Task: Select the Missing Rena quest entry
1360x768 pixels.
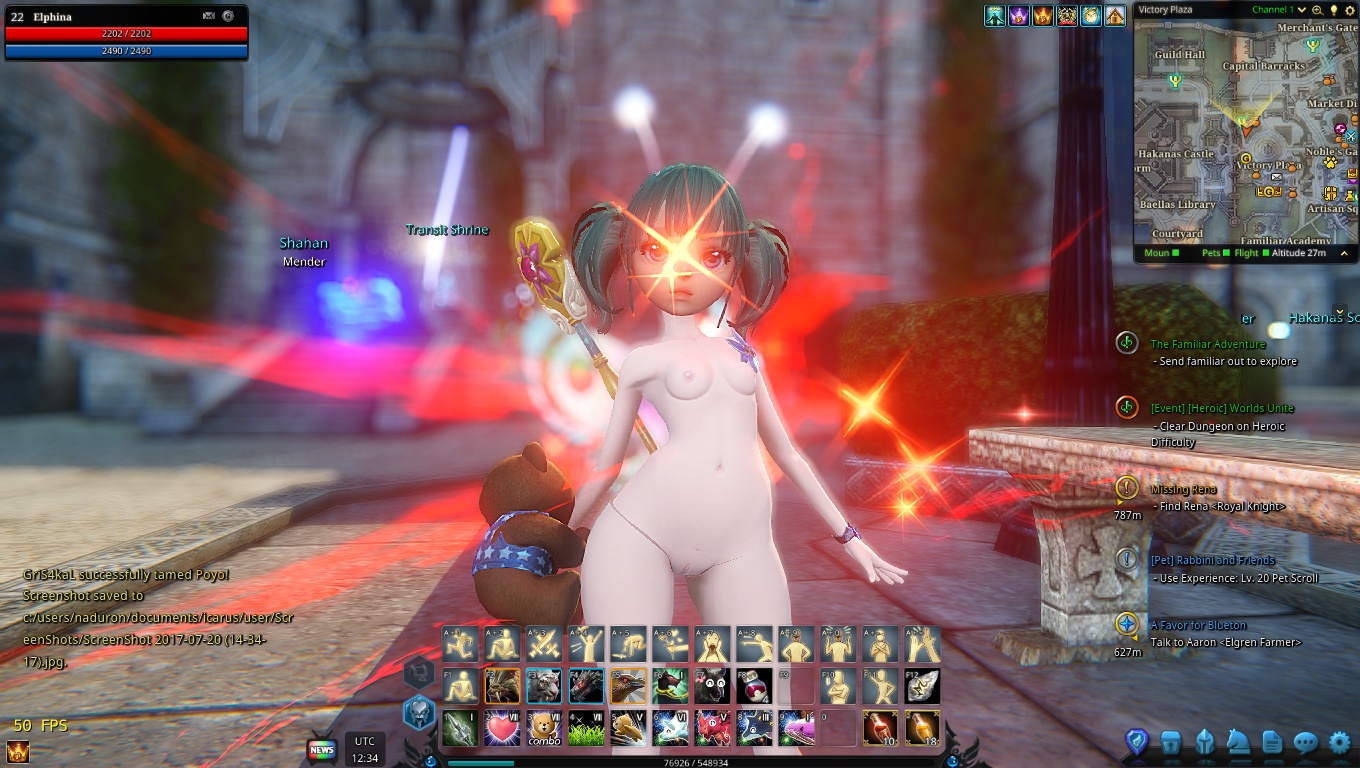Action: click(1183, 489)
